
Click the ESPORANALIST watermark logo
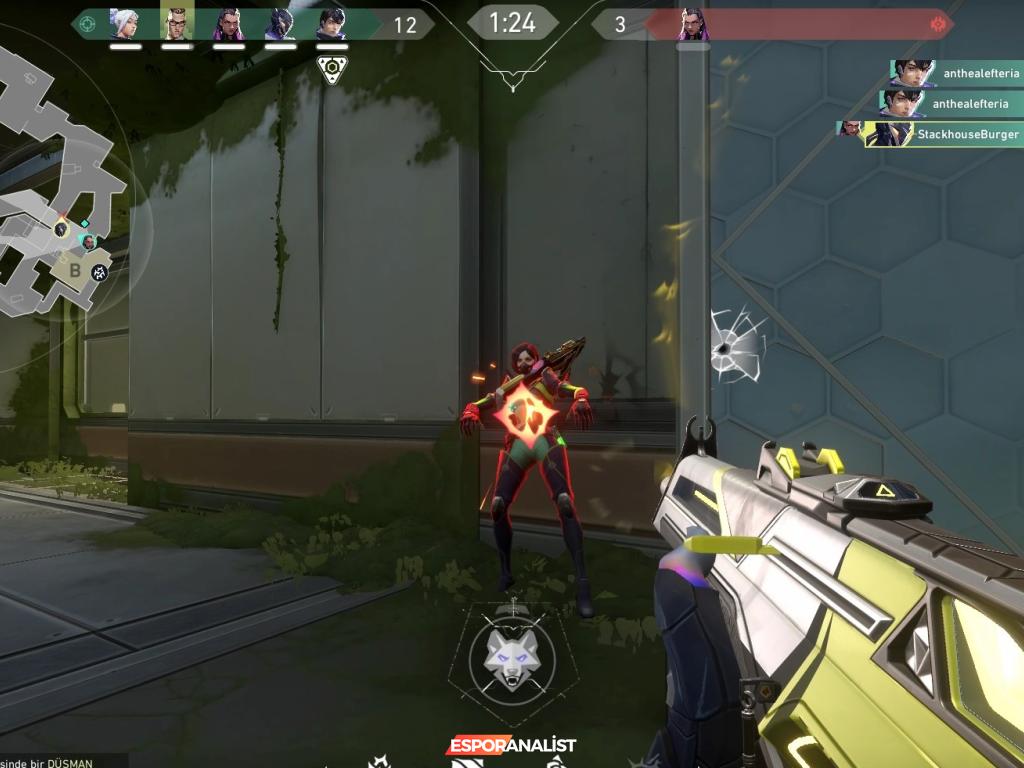click(x=511, y=746)
